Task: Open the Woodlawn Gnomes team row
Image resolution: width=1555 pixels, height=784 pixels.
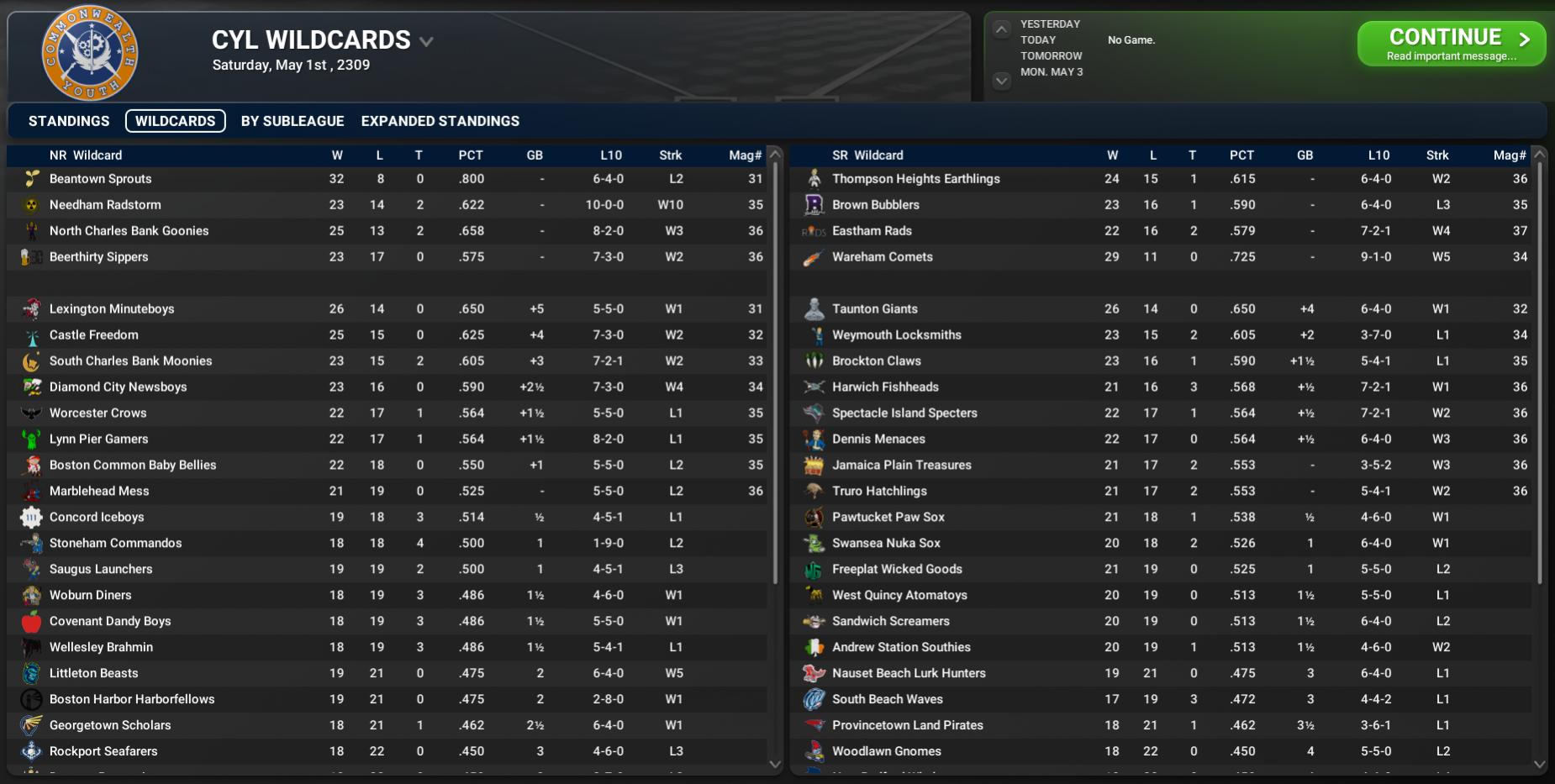Action: 887,751
